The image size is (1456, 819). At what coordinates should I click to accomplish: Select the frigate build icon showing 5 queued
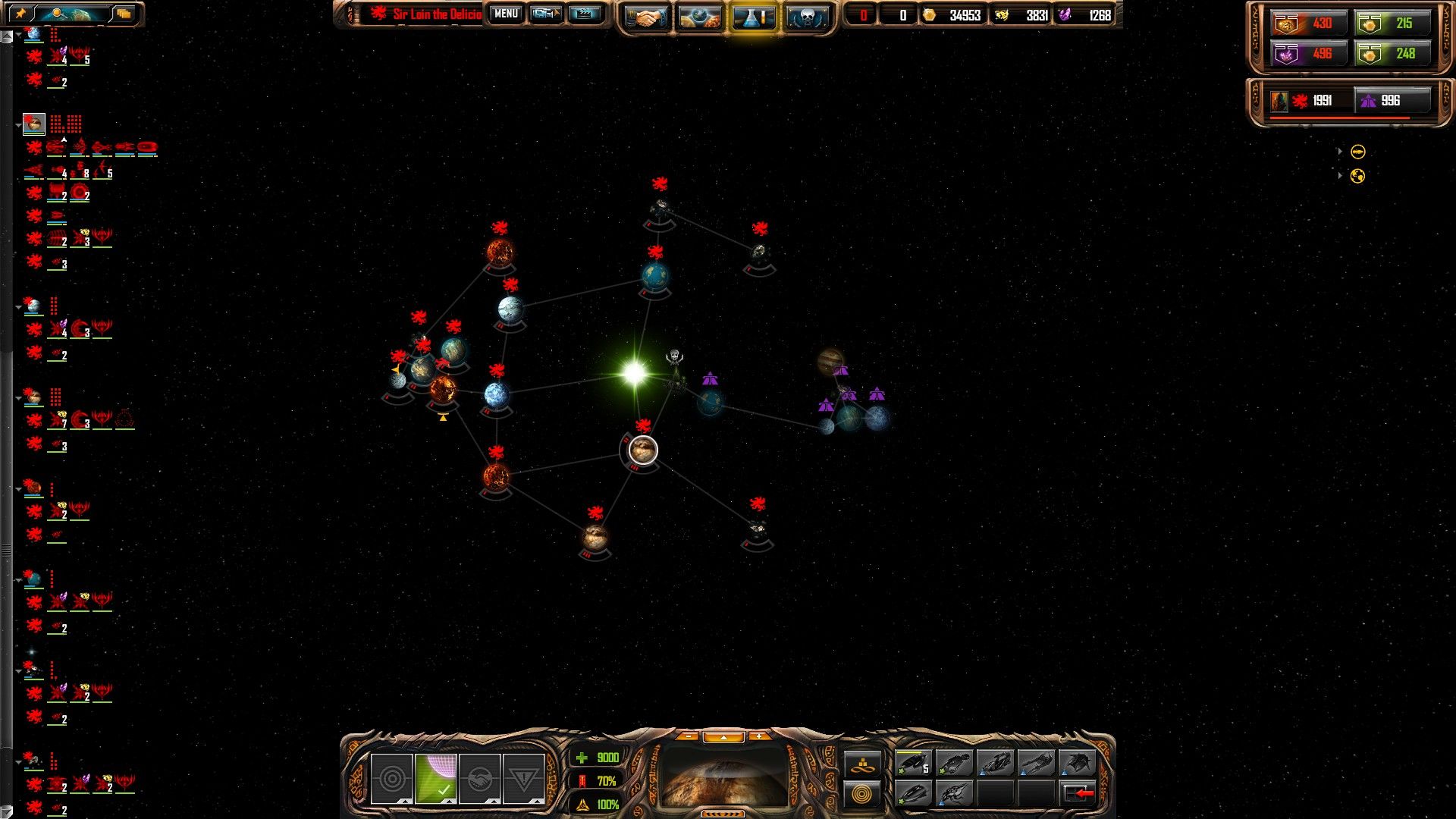[914, 764]
